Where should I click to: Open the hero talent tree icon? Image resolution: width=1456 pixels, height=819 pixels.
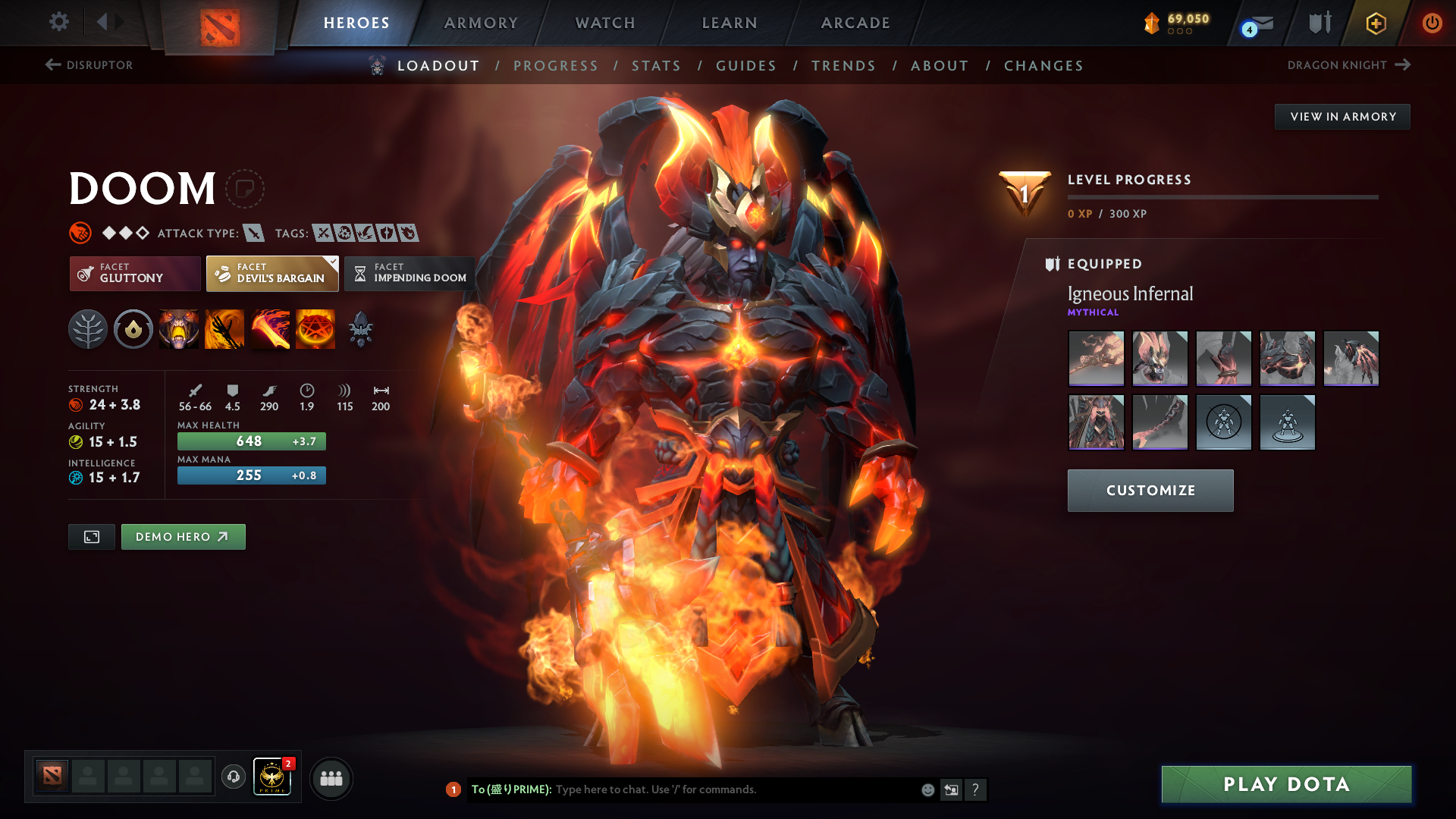point(88,330)
